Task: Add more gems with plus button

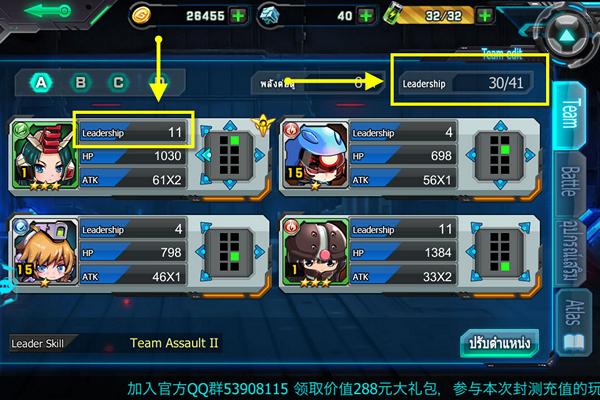Action: (x=366, y=15)
